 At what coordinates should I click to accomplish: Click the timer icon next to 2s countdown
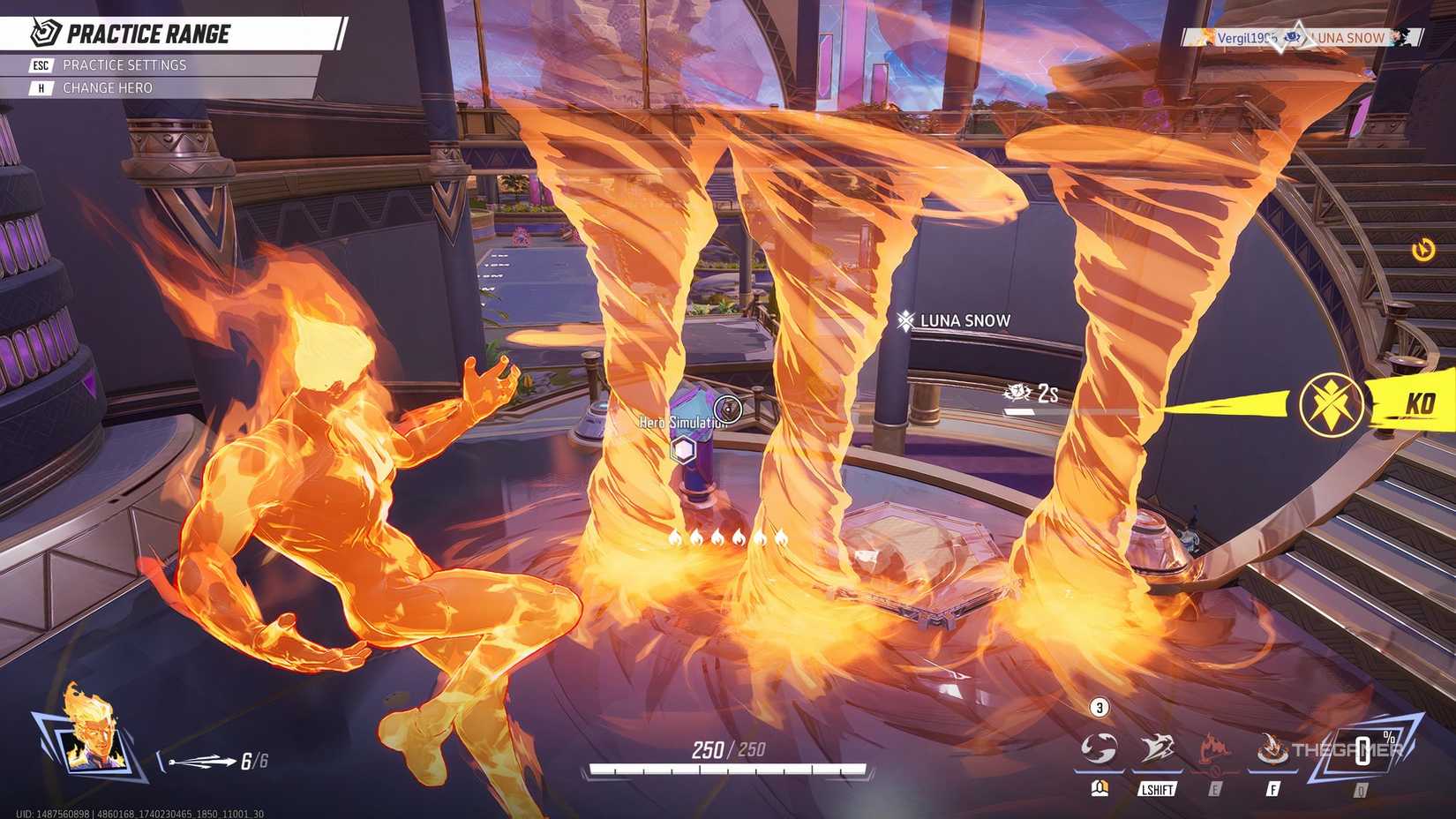click(x=1016, y=394)
